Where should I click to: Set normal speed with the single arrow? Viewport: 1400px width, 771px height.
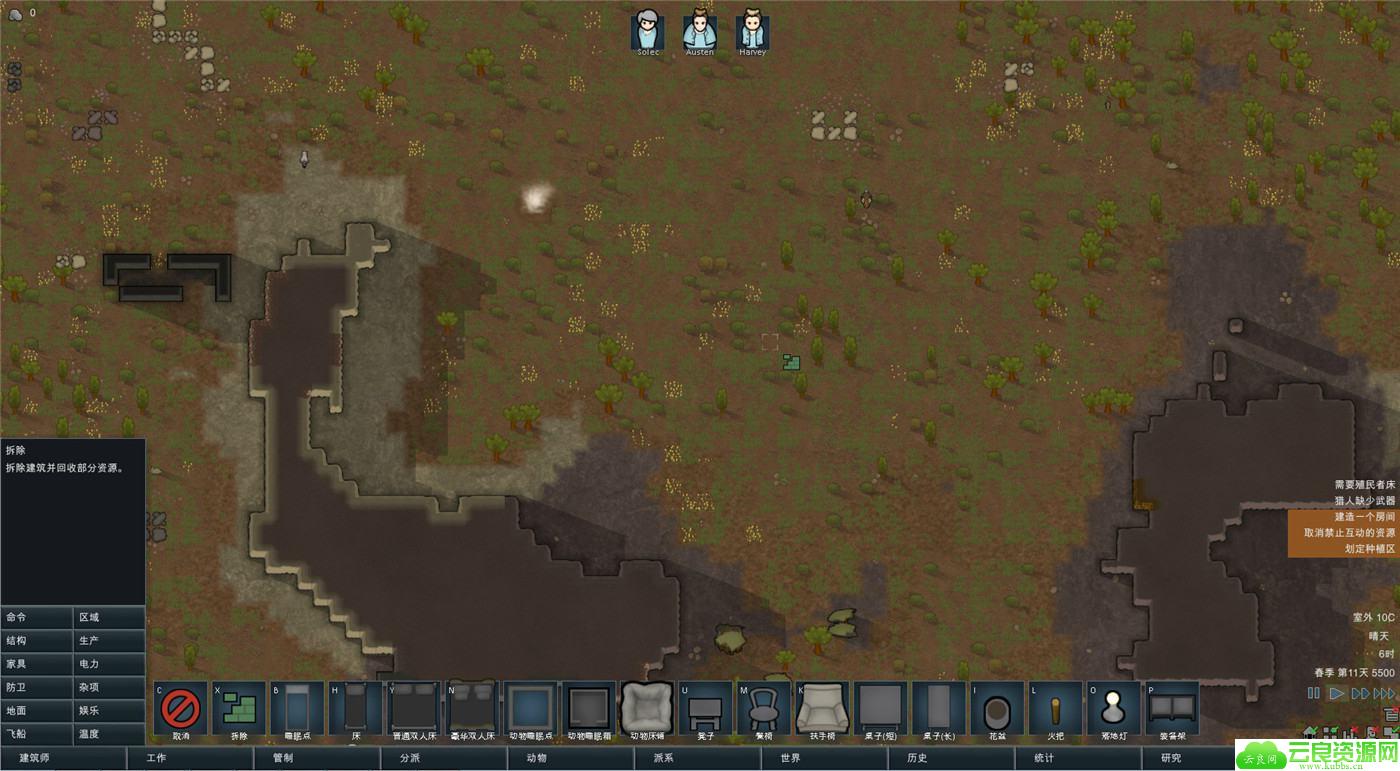[x=1337, y=693]
